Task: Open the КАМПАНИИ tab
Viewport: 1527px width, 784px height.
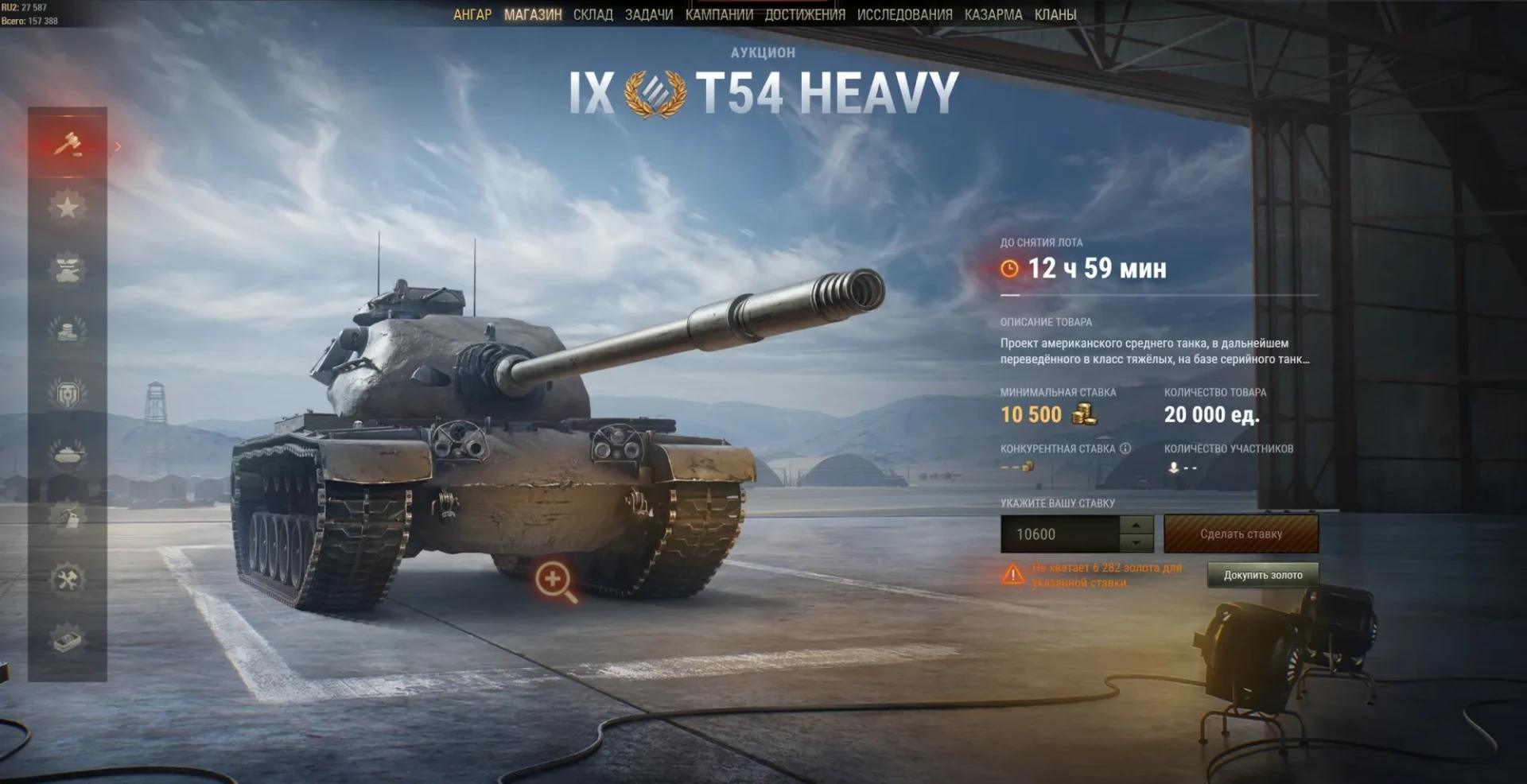Action: 719,14
